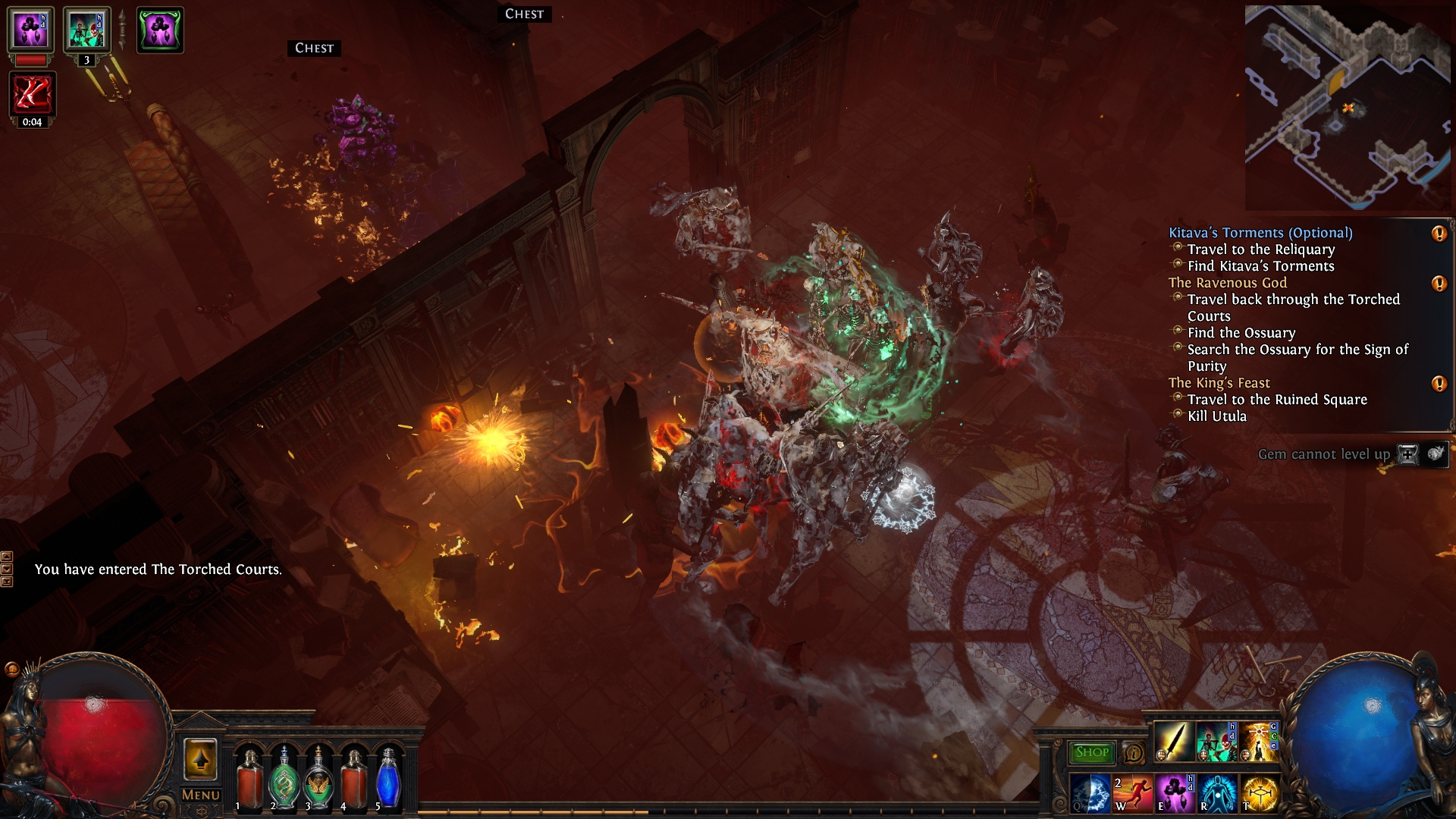Image resolution: width=1456 pixels, height=819 pixels.
Task: Activate the blue storm orb skill on Q
Action: point(1090,794)
